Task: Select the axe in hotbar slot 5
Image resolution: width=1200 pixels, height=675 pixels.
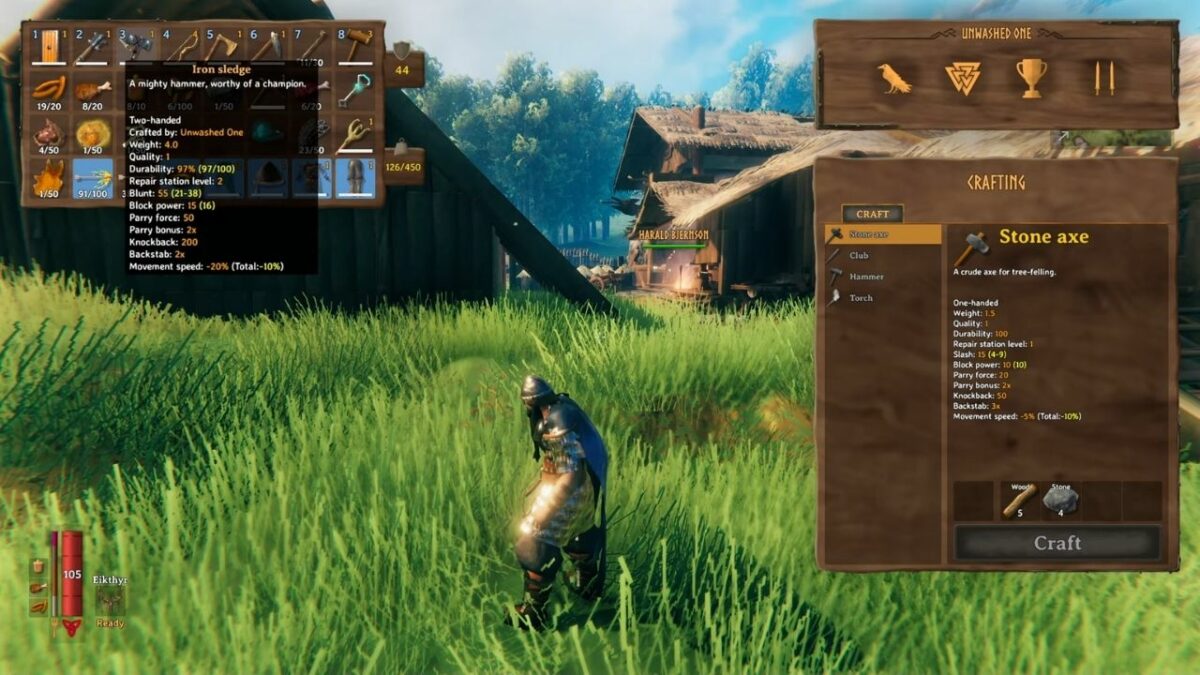Action: click(x=224, y=46)
